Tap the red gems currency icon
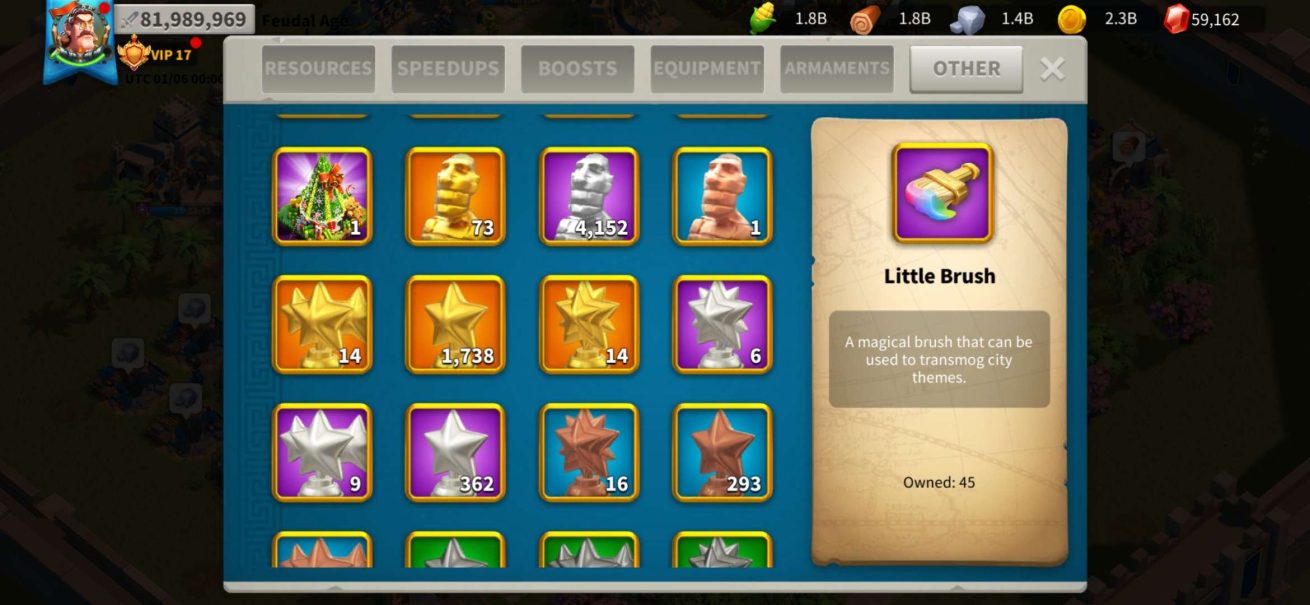 (1176, 19)
